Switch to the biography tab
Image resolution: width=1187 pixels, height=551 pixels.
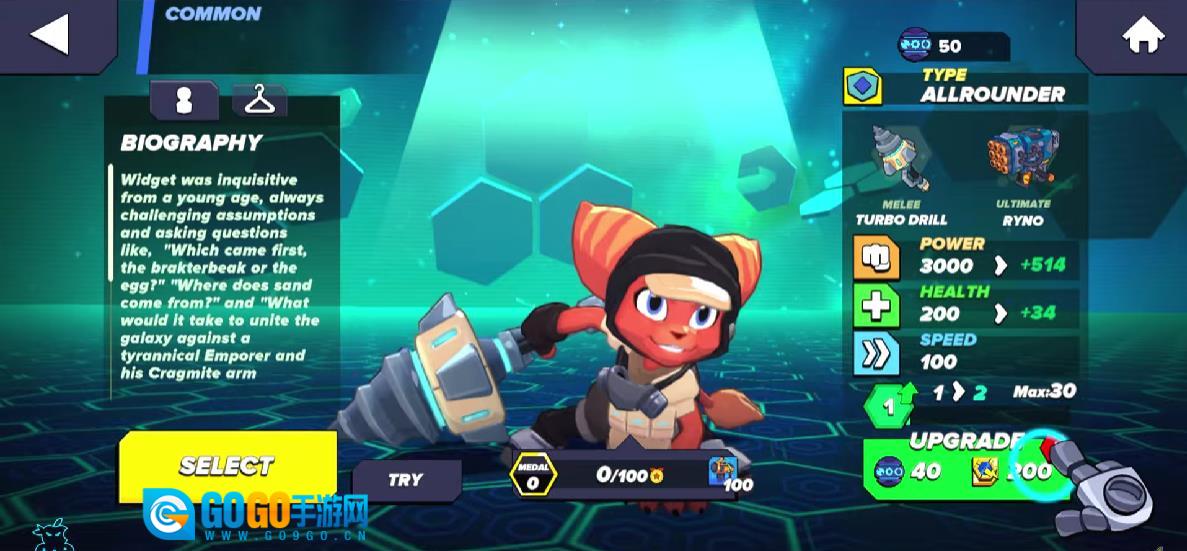(184, 100)
